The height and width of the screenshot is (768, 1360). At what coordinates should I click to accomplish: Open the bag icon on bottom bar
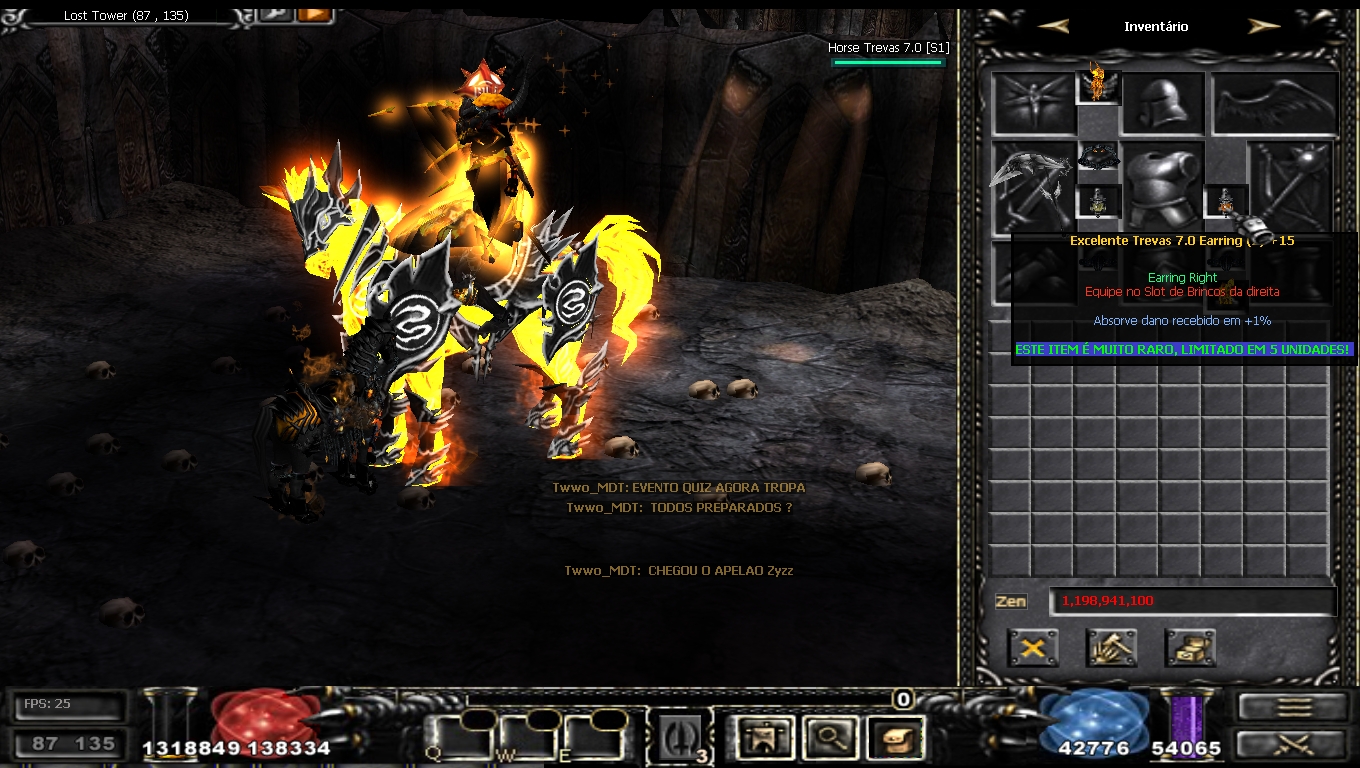click(894, 738)
